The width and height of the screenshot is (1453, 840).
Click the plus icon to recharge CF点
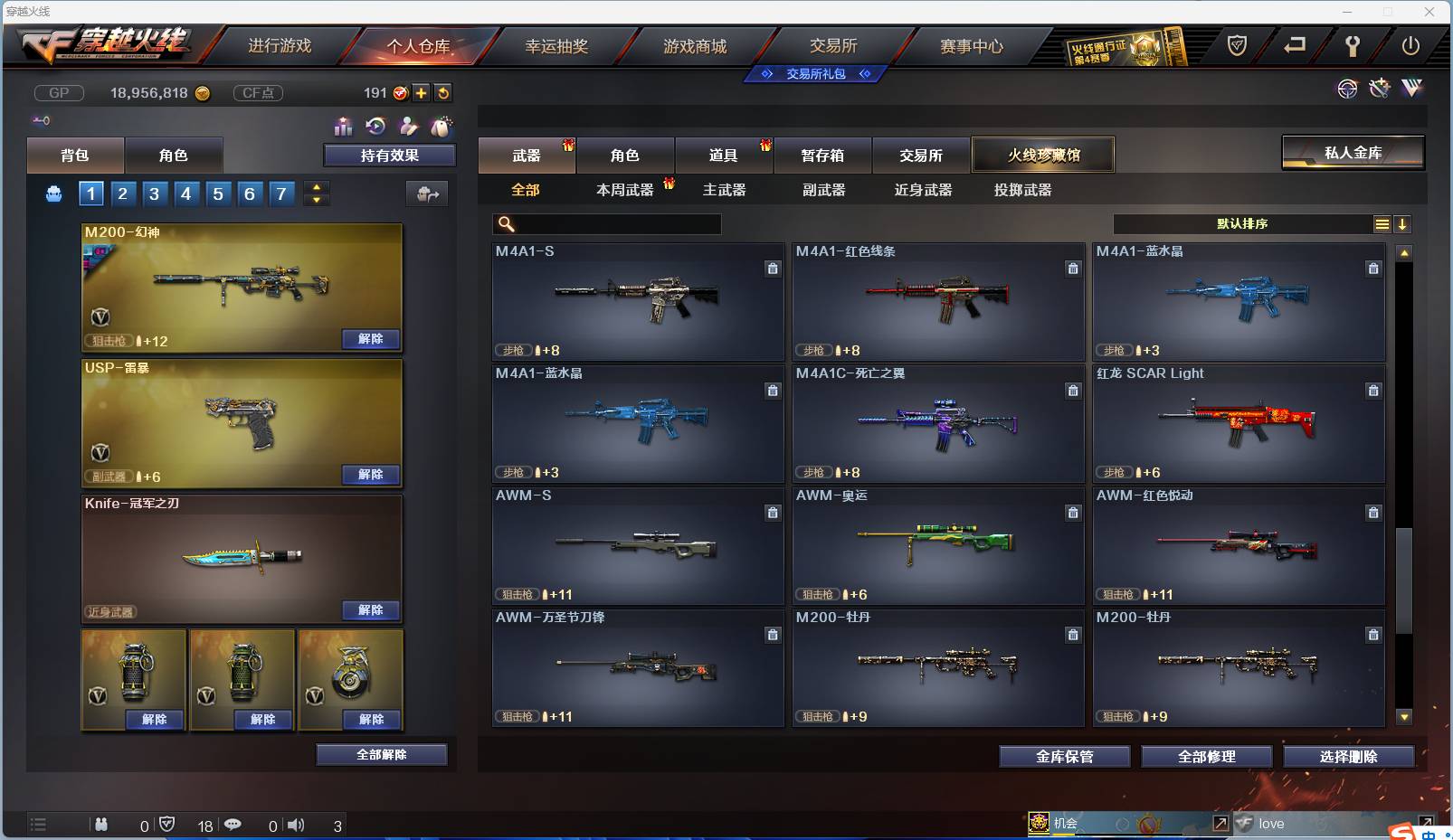click(422, 92)
